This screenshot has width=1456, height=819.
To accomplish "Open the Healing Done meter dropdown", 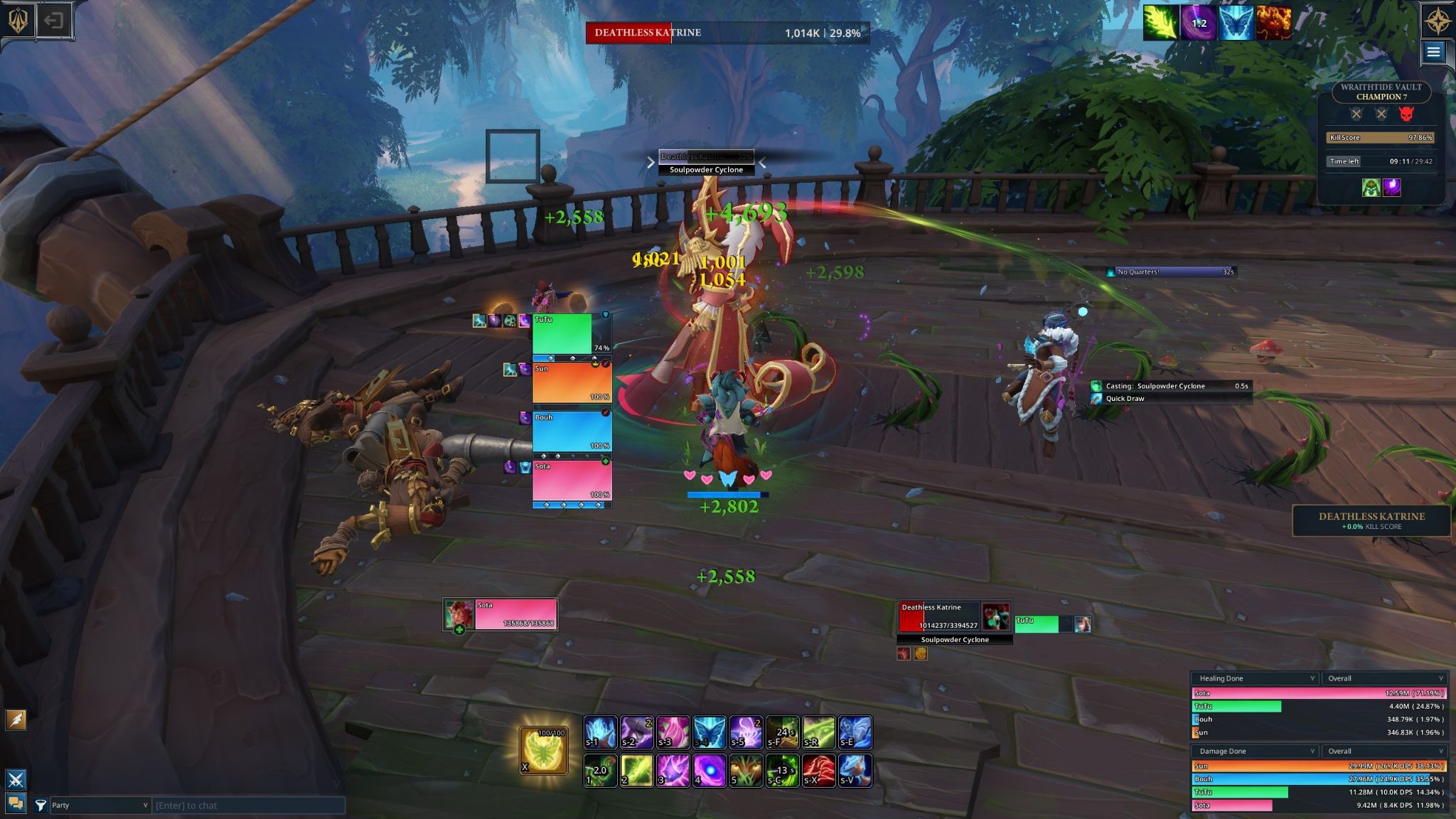I will point(1255,678).
